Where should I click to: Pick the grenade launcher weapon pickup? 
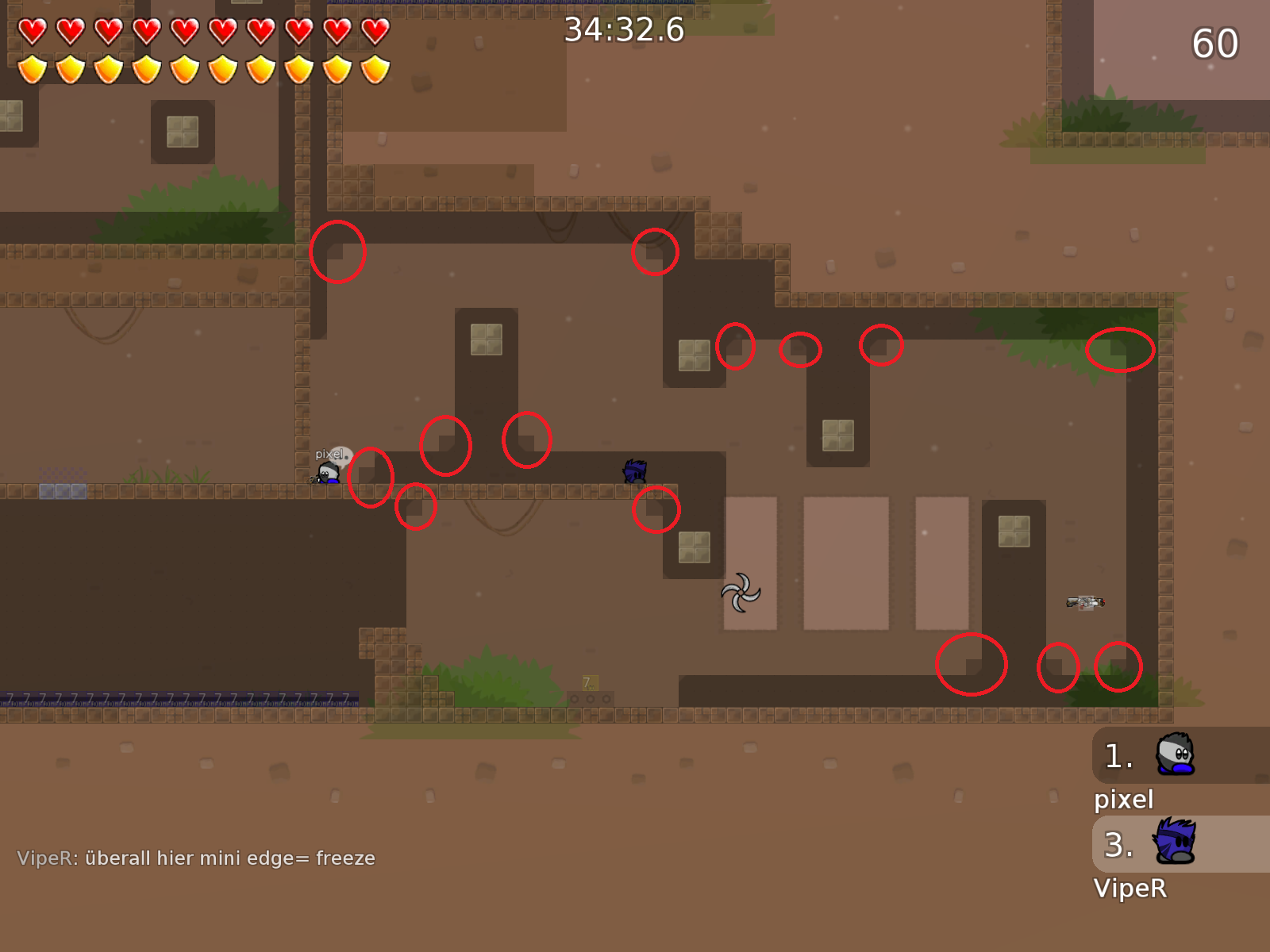(1086, 601)
